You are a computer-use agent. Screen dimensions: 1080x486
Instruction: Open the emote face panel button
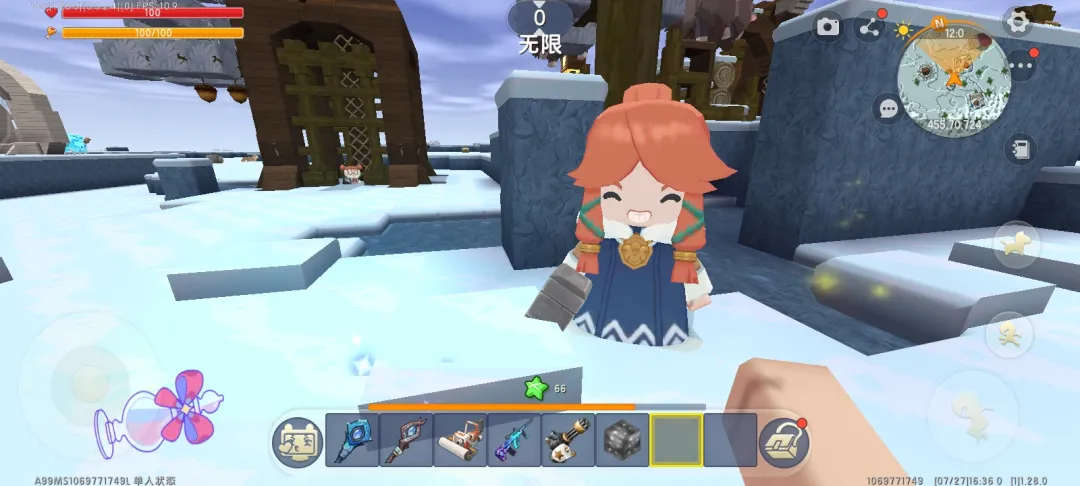[297, 441]
